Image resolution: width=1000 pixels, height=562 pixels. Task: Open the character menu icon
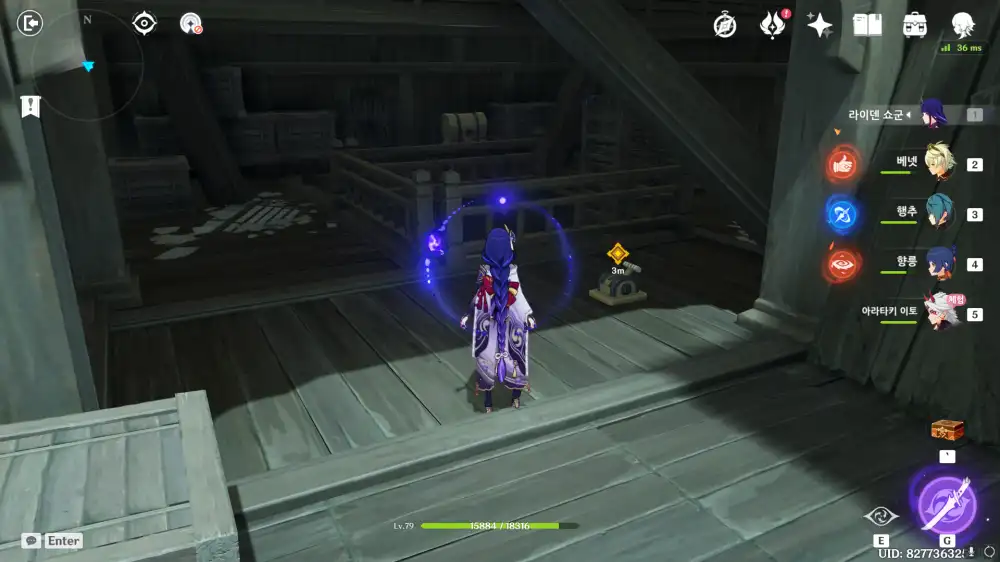(962, 25)
